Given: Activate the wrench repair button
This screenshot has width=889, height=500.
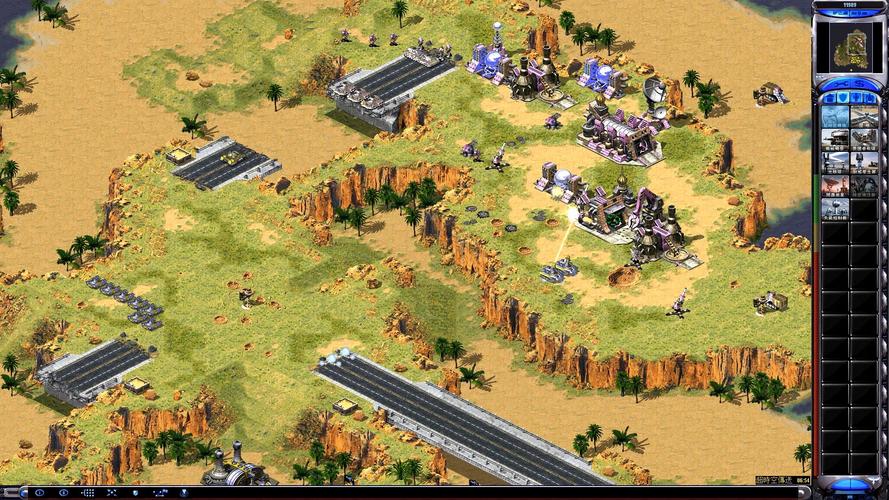Looking at the screenshot, I should tap(837, 85).
